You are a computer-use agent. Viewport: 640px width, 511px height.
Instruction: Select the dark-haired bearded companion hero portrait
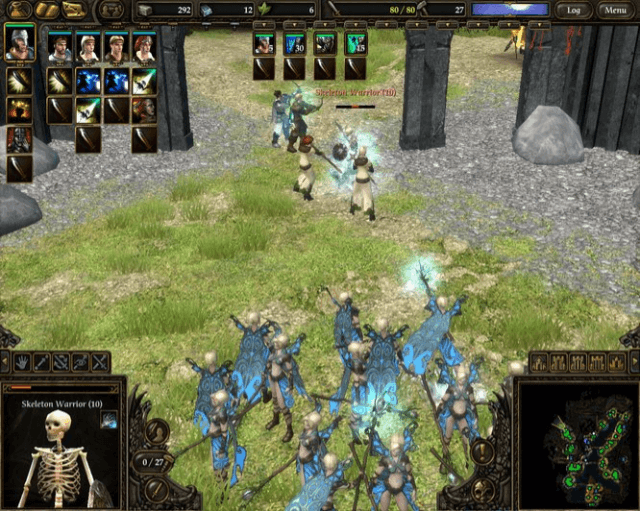click(60, 48)
